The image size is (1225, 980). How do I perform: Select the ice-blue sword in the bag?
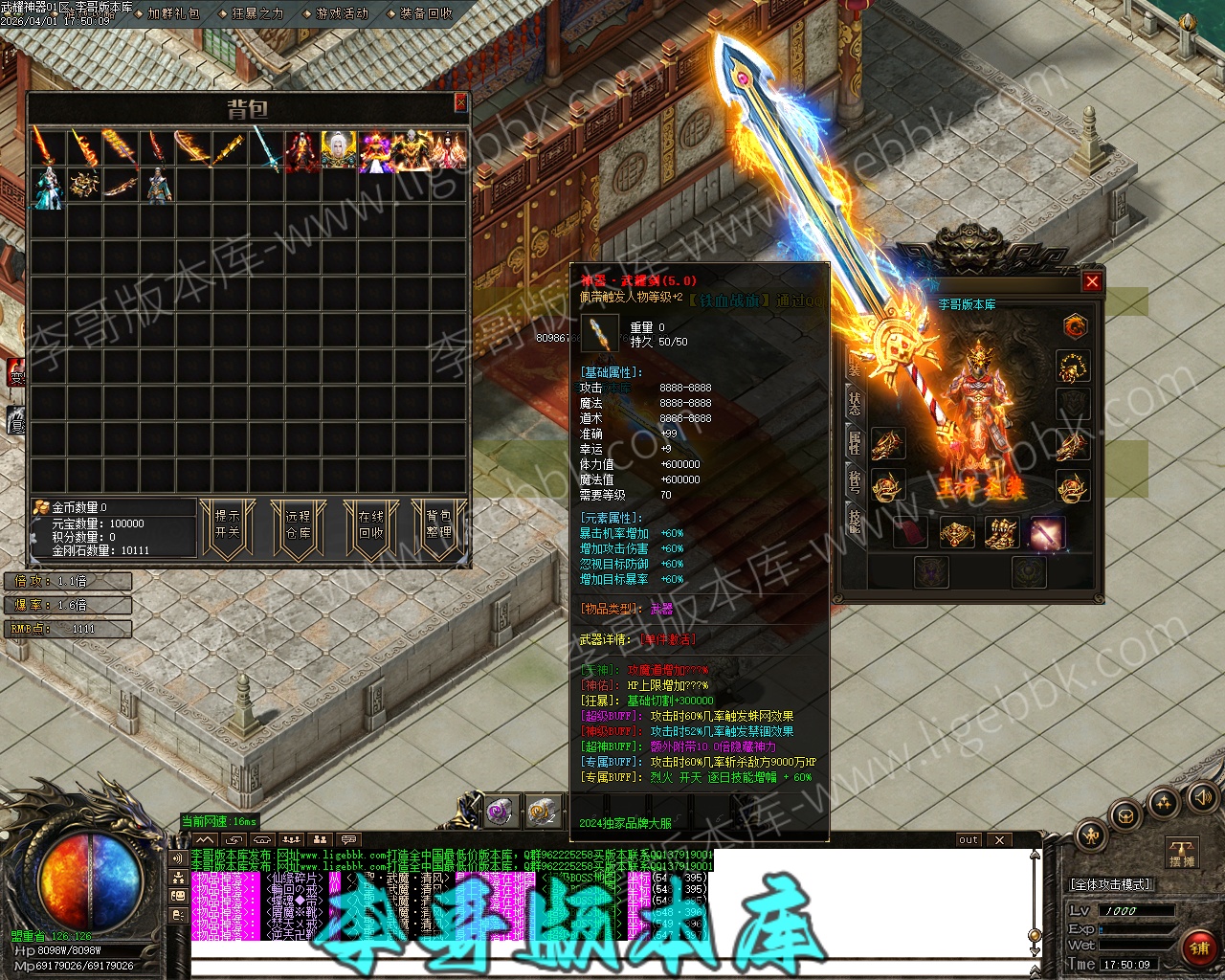tap(267, 150)
